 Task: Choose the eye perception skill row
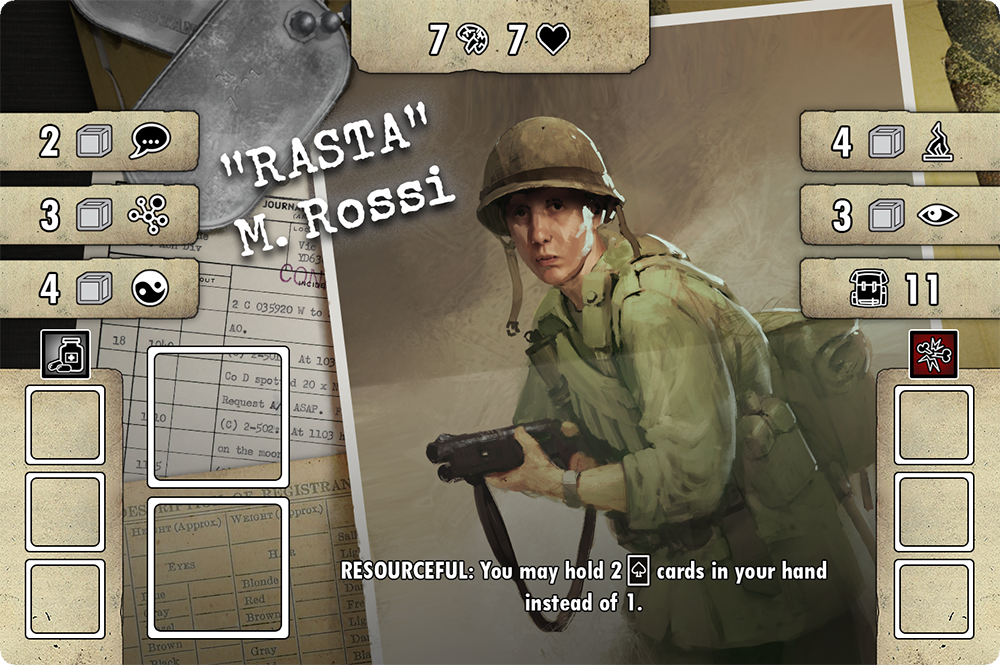[x=898, y=214]
